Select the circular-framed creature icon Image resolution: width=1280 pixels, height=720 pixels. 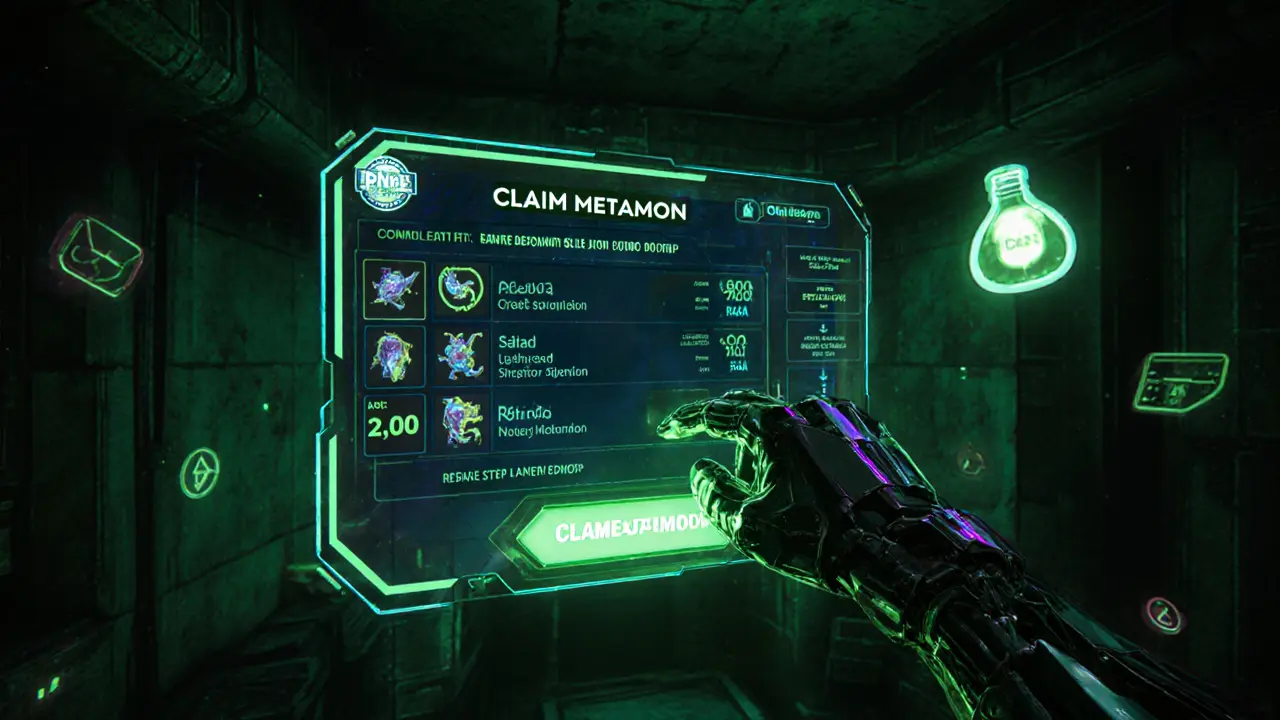pos(461,290)
